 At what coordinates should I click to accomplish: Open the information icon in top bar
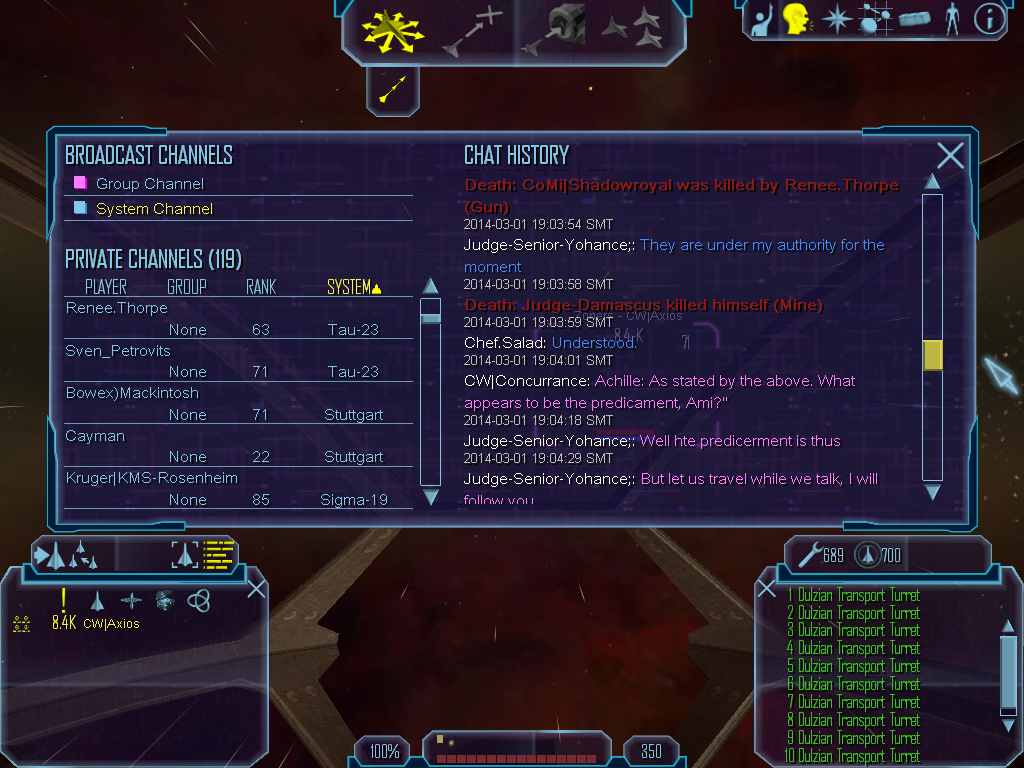[989, 20]
